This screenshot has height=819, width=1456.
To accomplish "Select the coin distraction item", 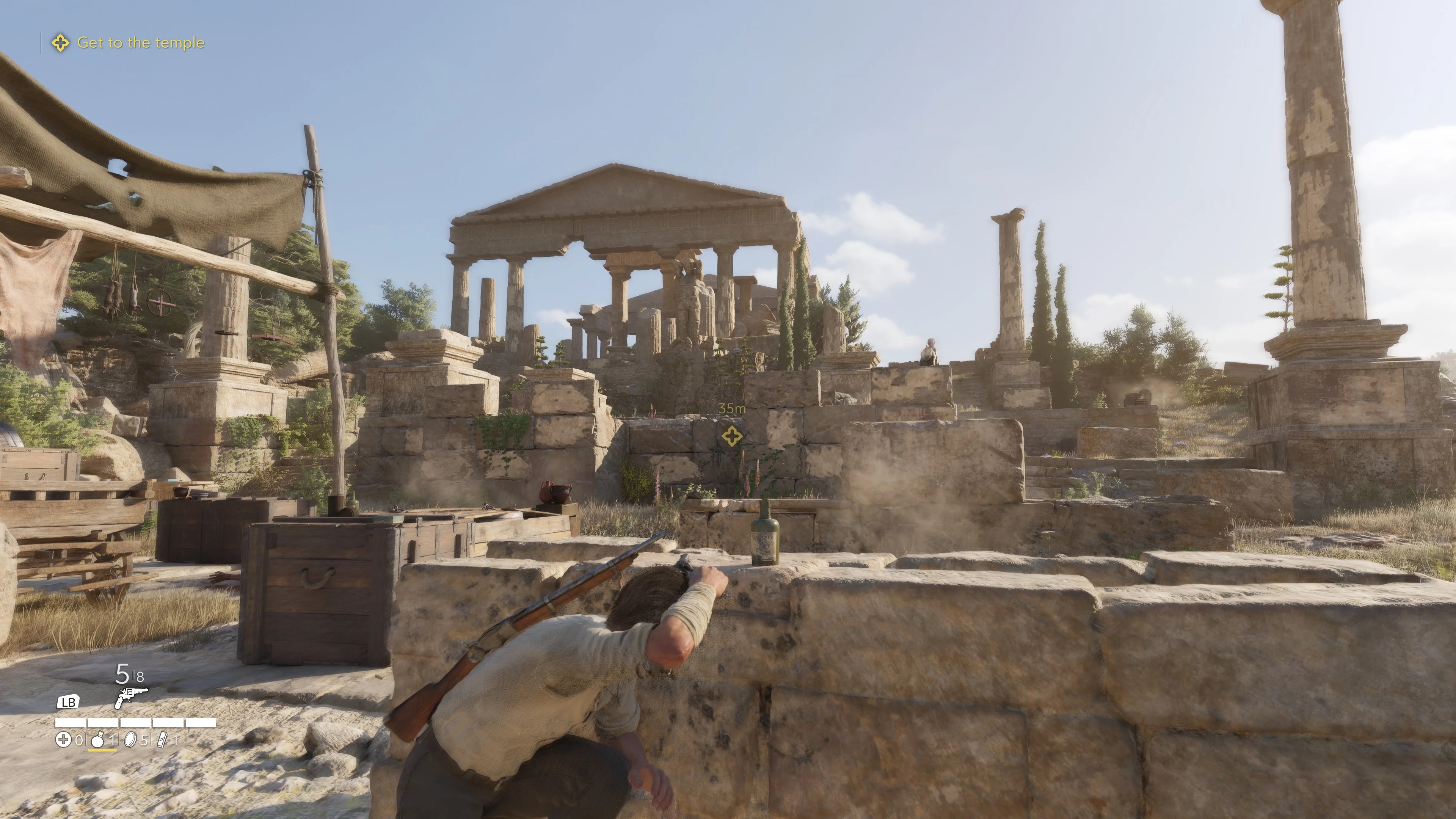I will coord(130,739).
